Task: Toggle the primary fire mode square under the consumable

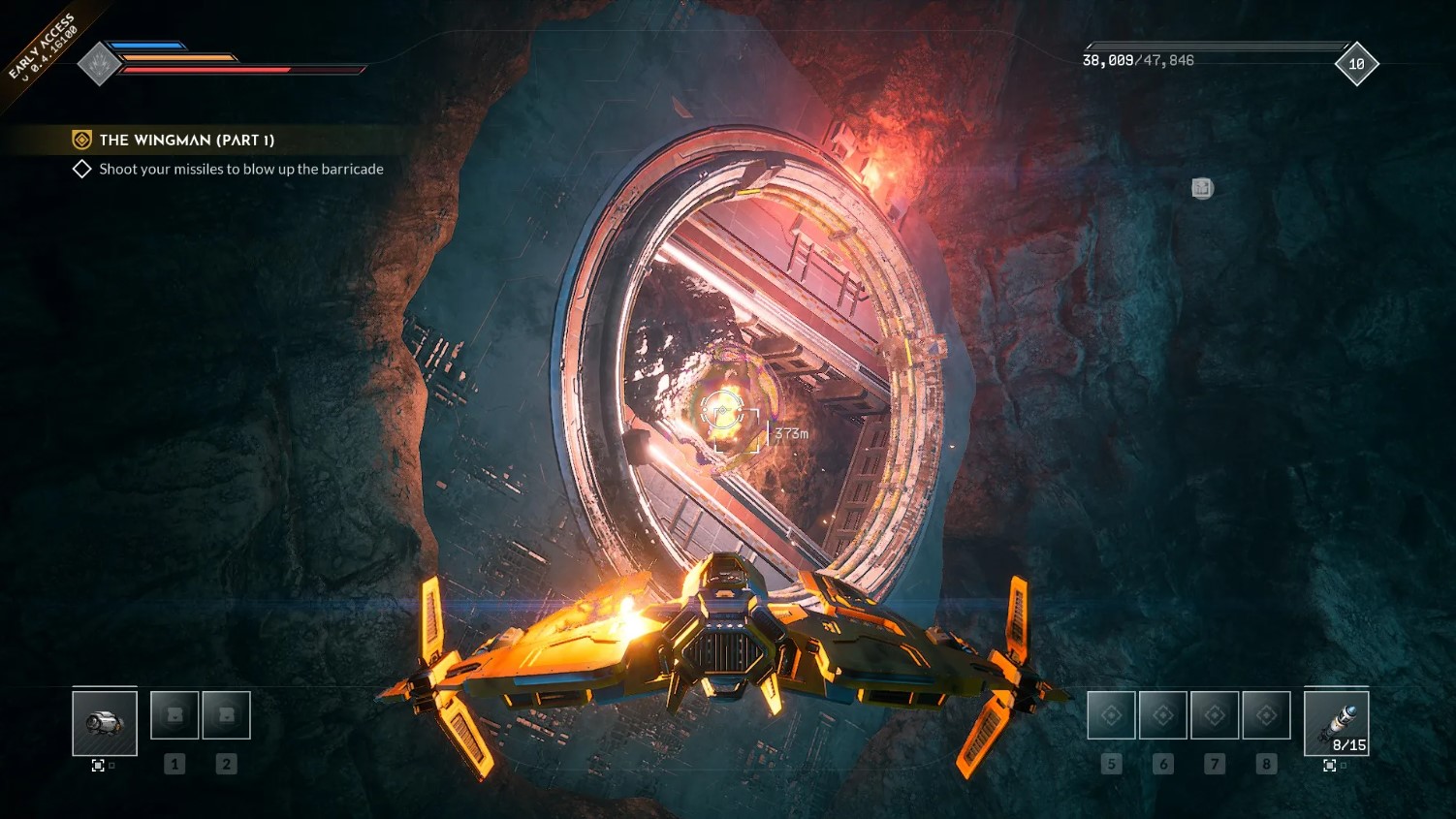Action: coord(97,765)
